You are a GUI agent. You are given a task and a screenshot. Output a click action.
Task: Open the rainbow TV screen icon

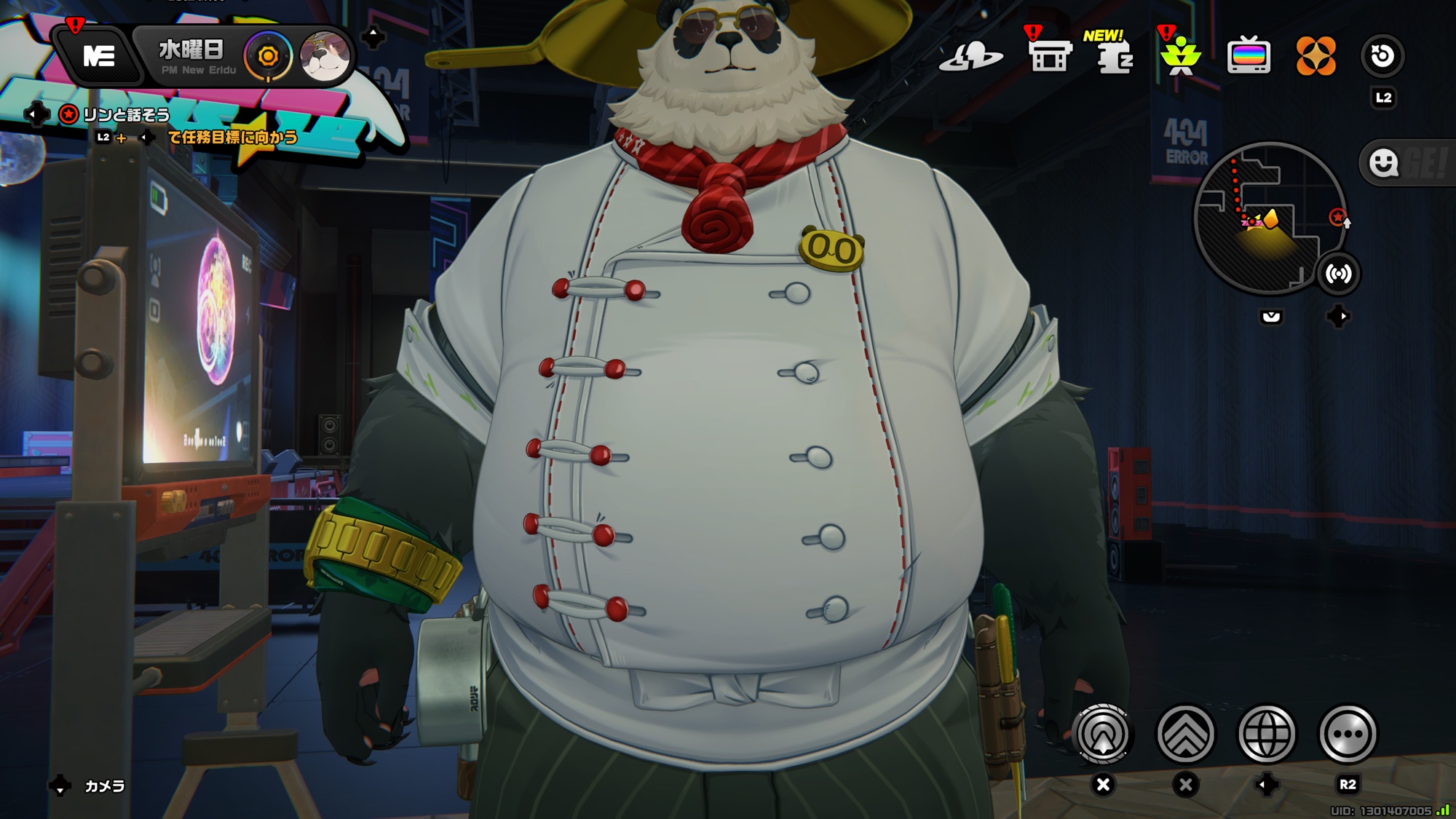(x=1249, y=56)
